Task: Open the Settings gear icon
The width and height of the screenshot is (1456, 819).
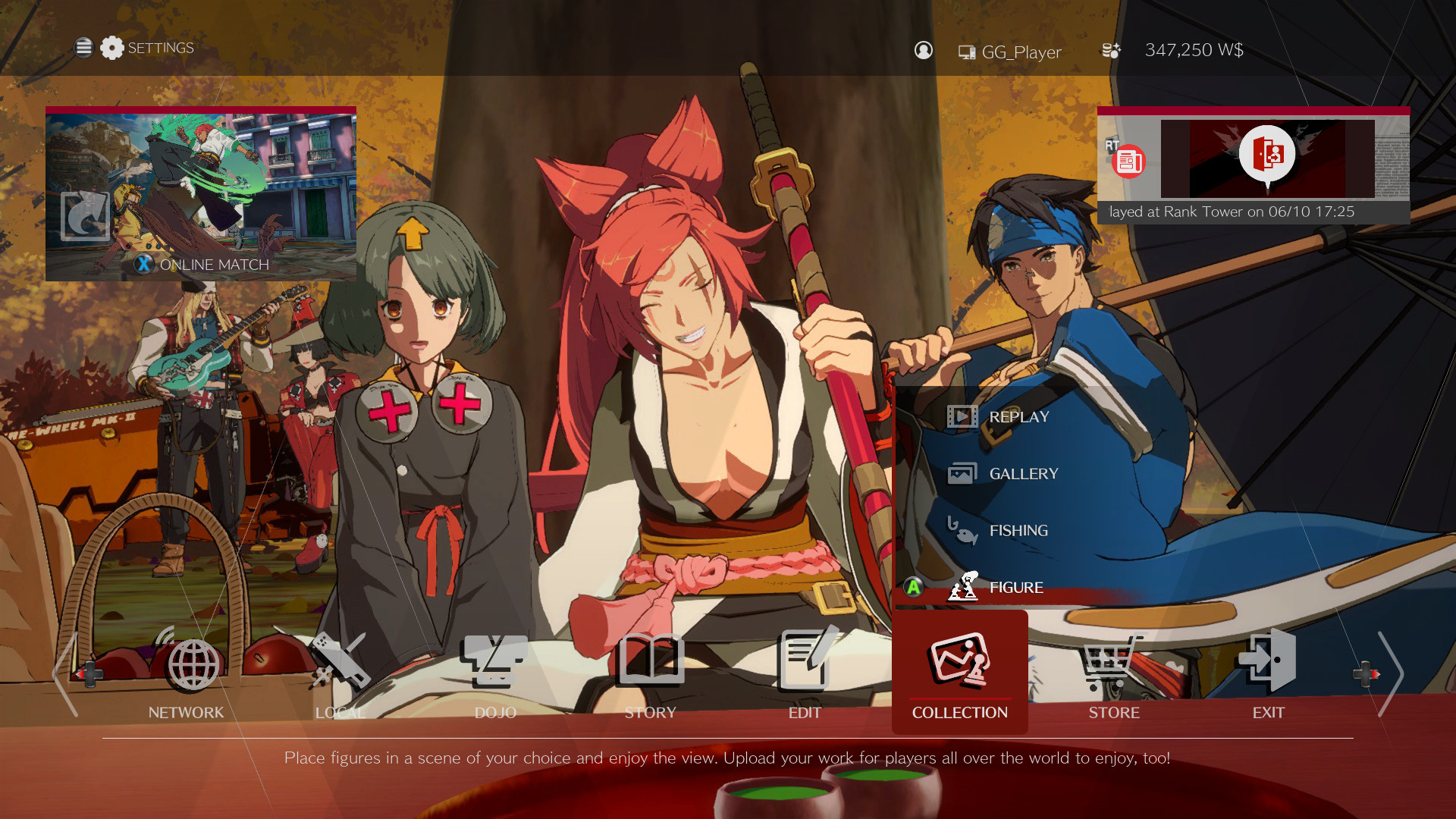Action: tap(112, 48)
